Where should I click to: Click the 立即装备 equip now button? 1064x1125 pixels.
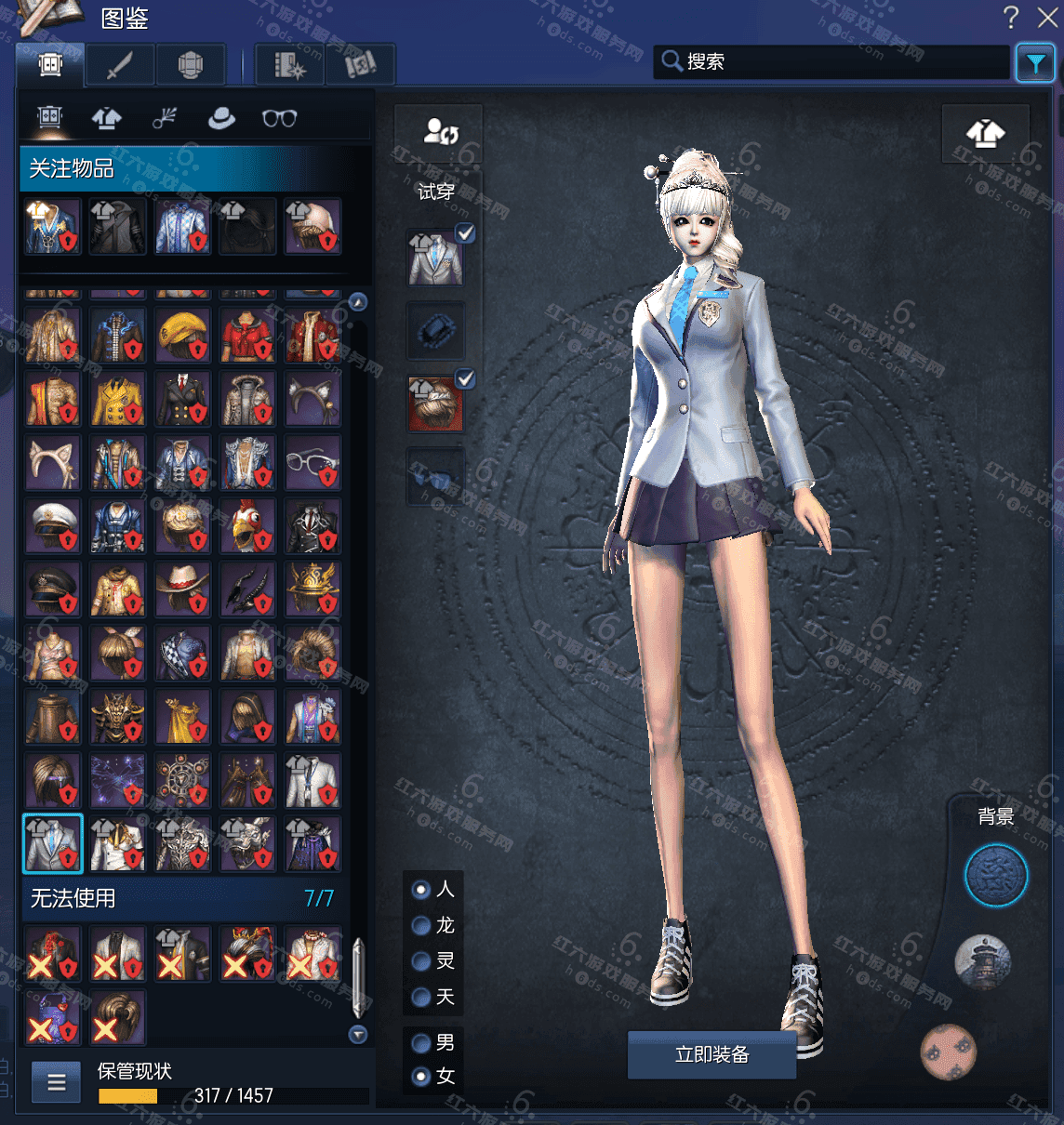pos(712,1054)
